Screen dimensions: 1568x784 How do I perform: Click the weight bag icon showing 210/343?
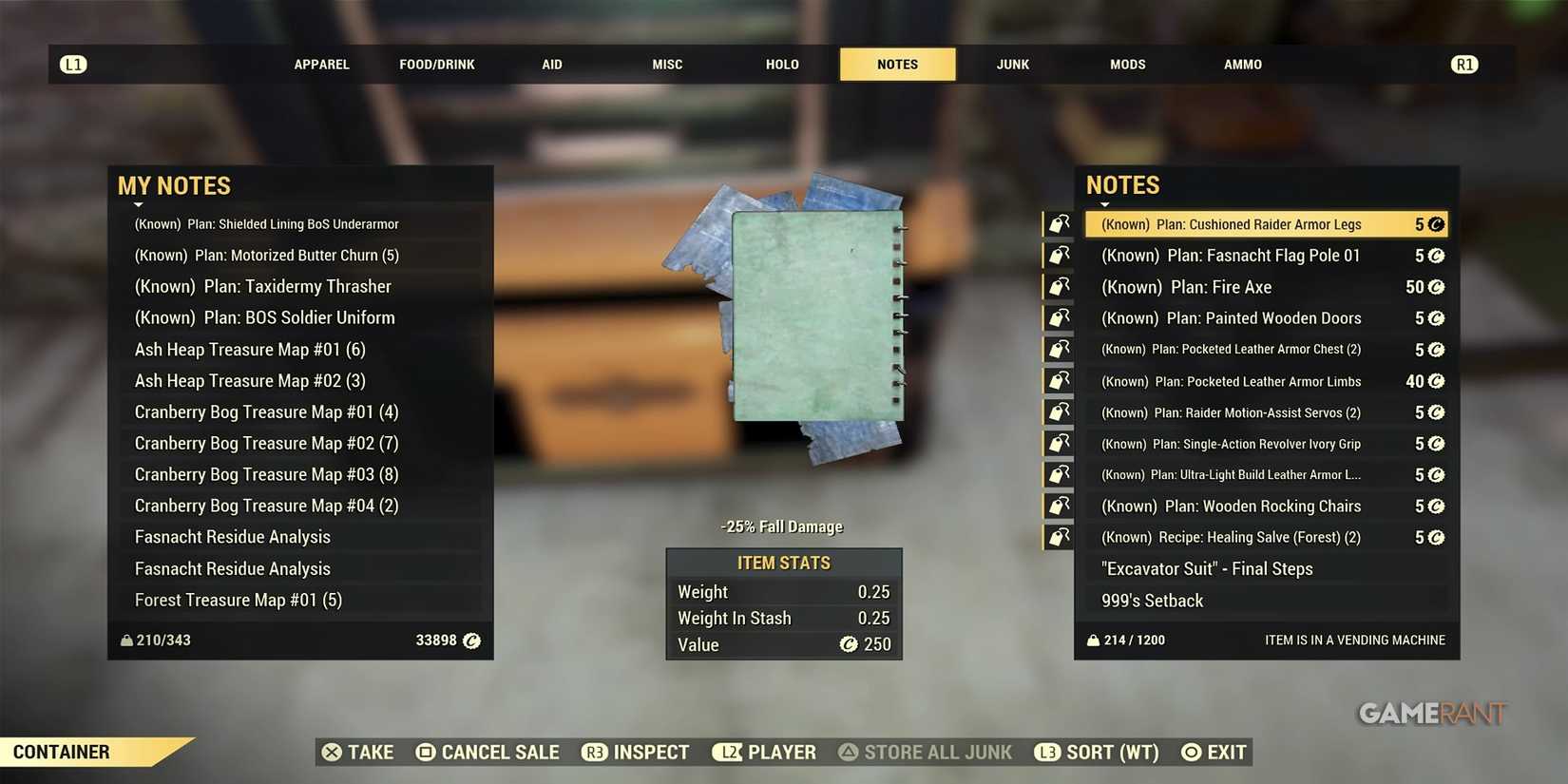(126, 640)
